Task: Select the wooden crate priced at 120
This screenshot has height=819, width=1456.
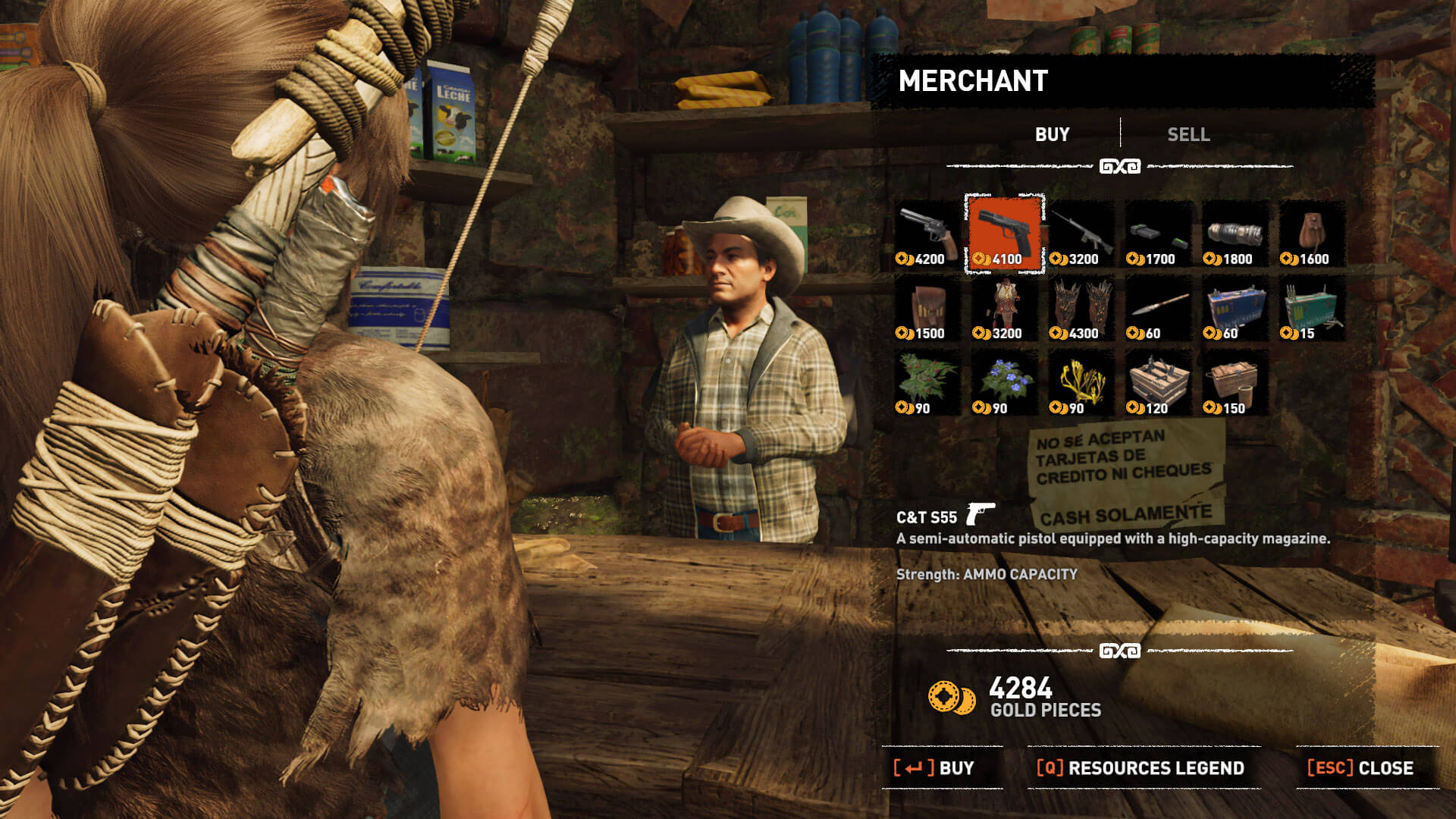Action: coord(1158,382)
